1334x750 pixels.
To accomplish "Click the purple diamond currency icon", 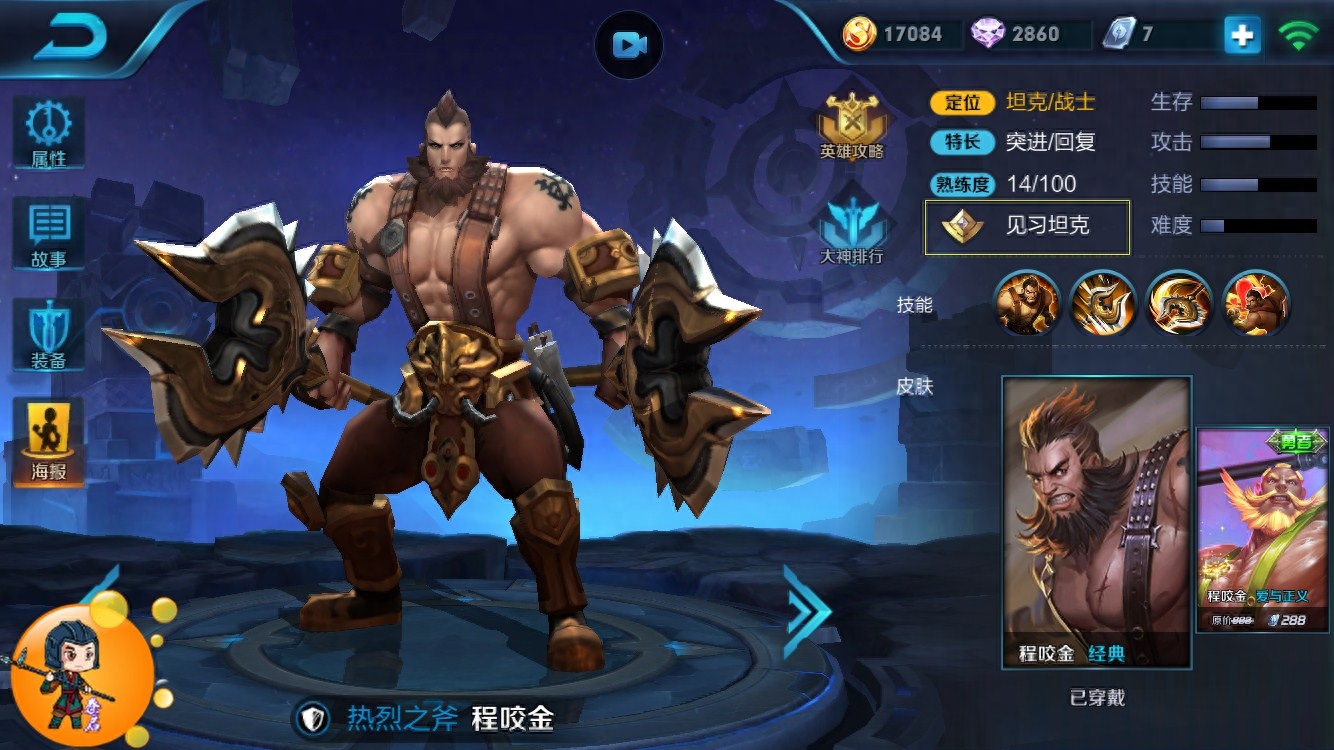I will coord(988,34).
